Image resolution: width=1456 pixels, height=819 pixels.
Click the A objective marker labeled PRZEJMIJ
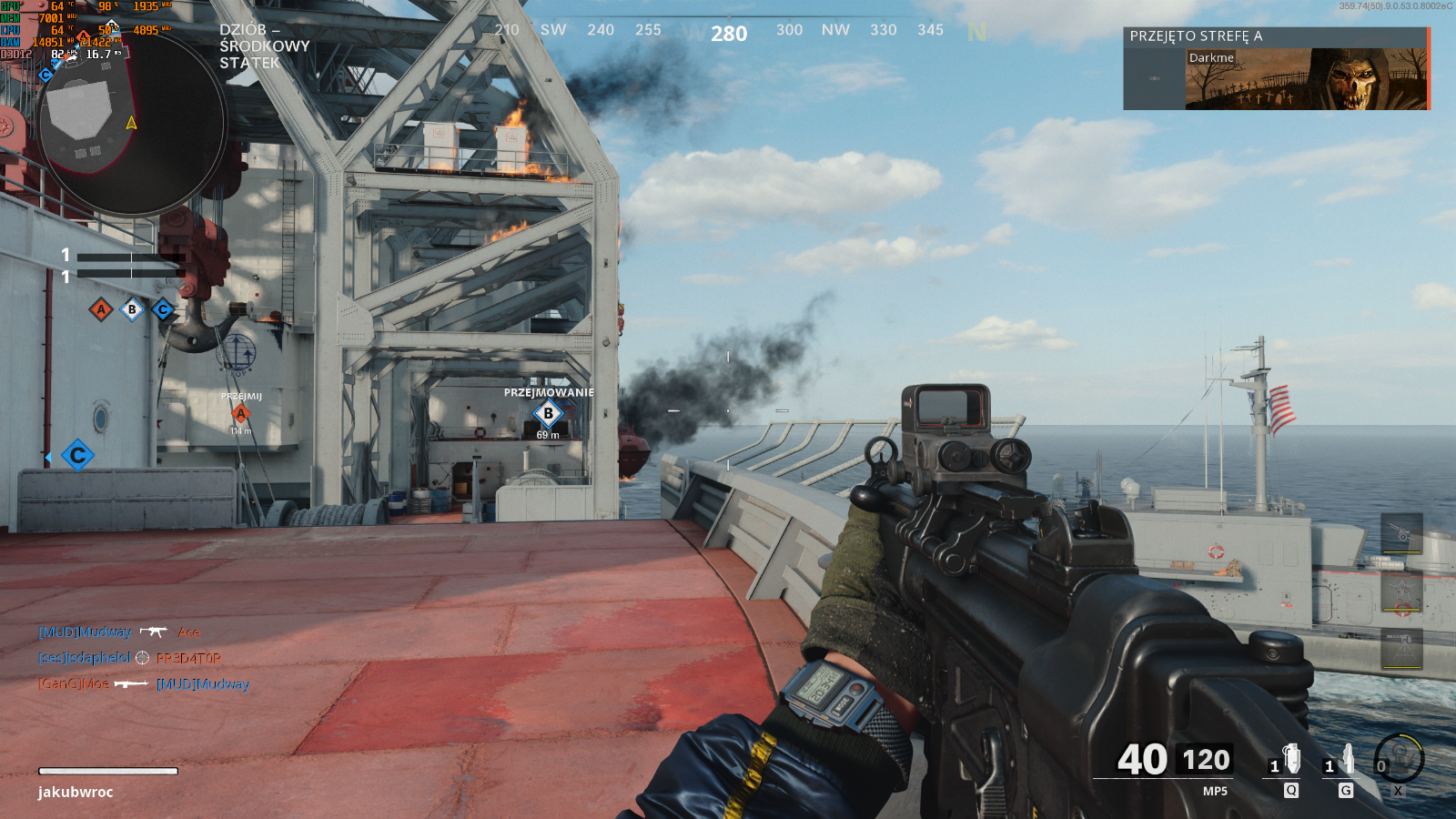tap(241, 413)
